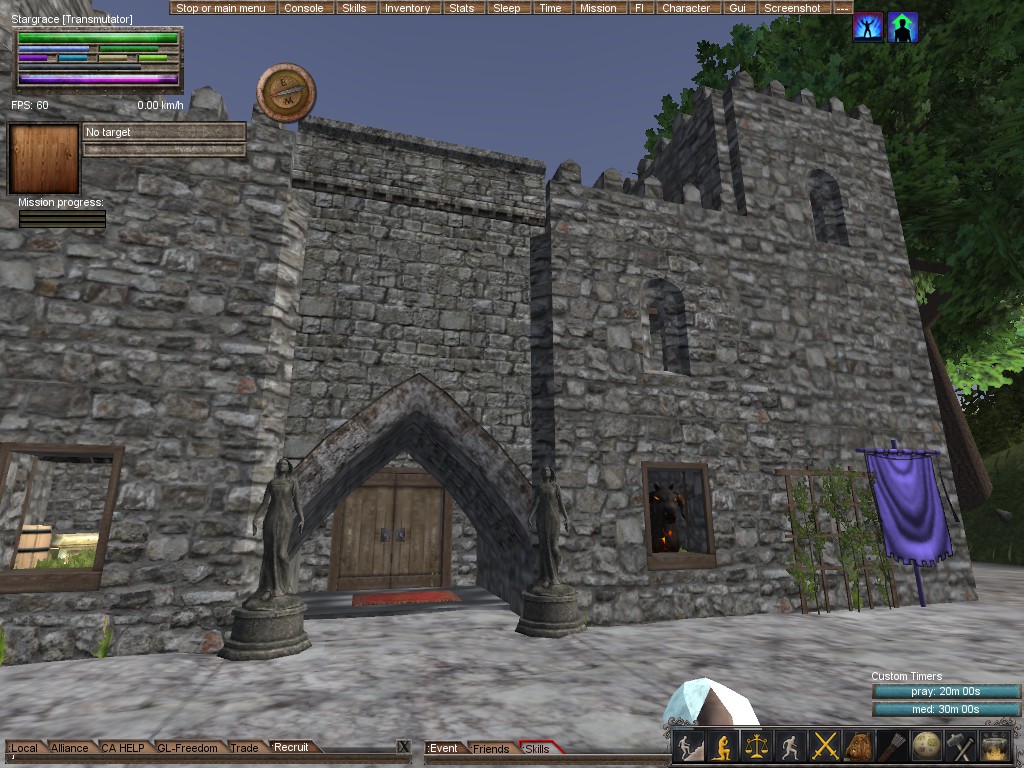Take a screenshot with the Screenshot button
The image size is (1024, 768).
coord(792,8)
